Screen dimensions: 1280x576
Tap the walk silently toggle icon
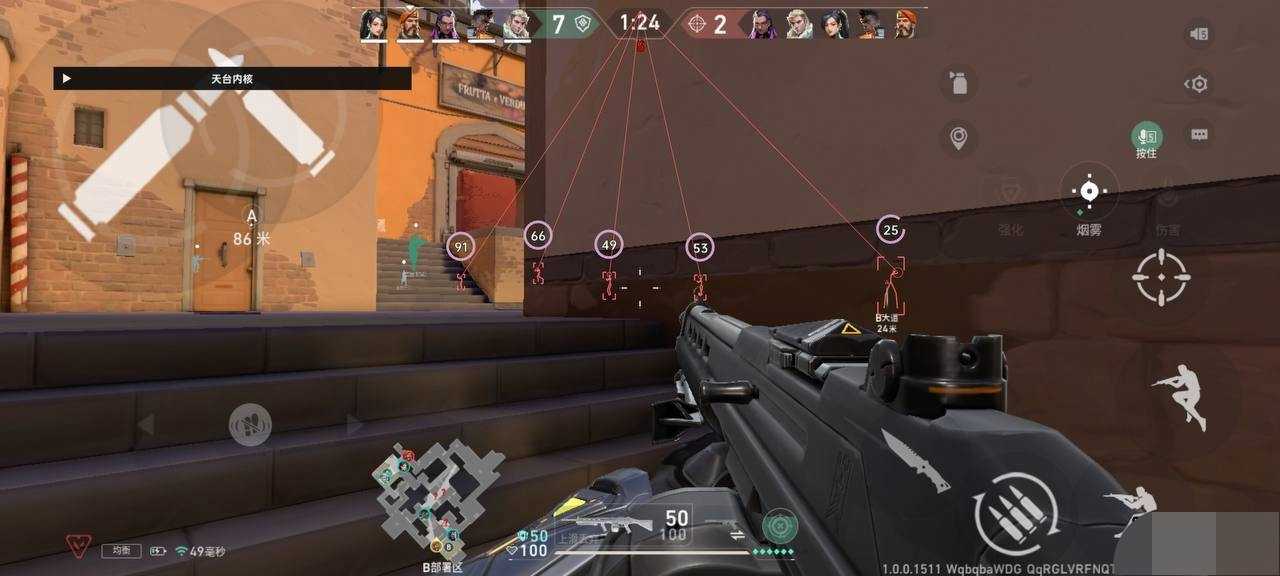coord(250,425)
